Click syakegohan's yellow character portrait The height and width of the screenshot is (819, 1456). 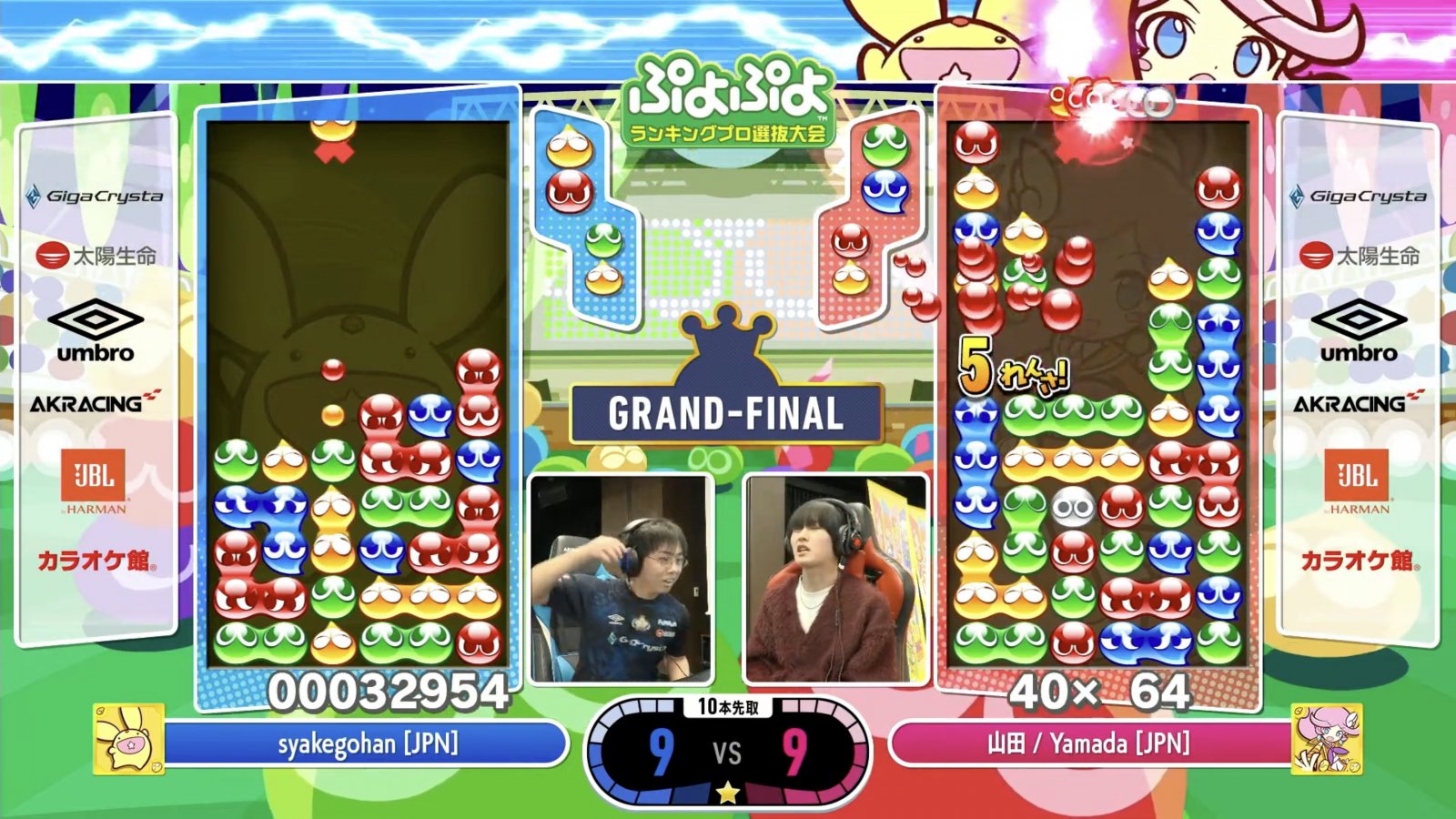pos(128,739)
